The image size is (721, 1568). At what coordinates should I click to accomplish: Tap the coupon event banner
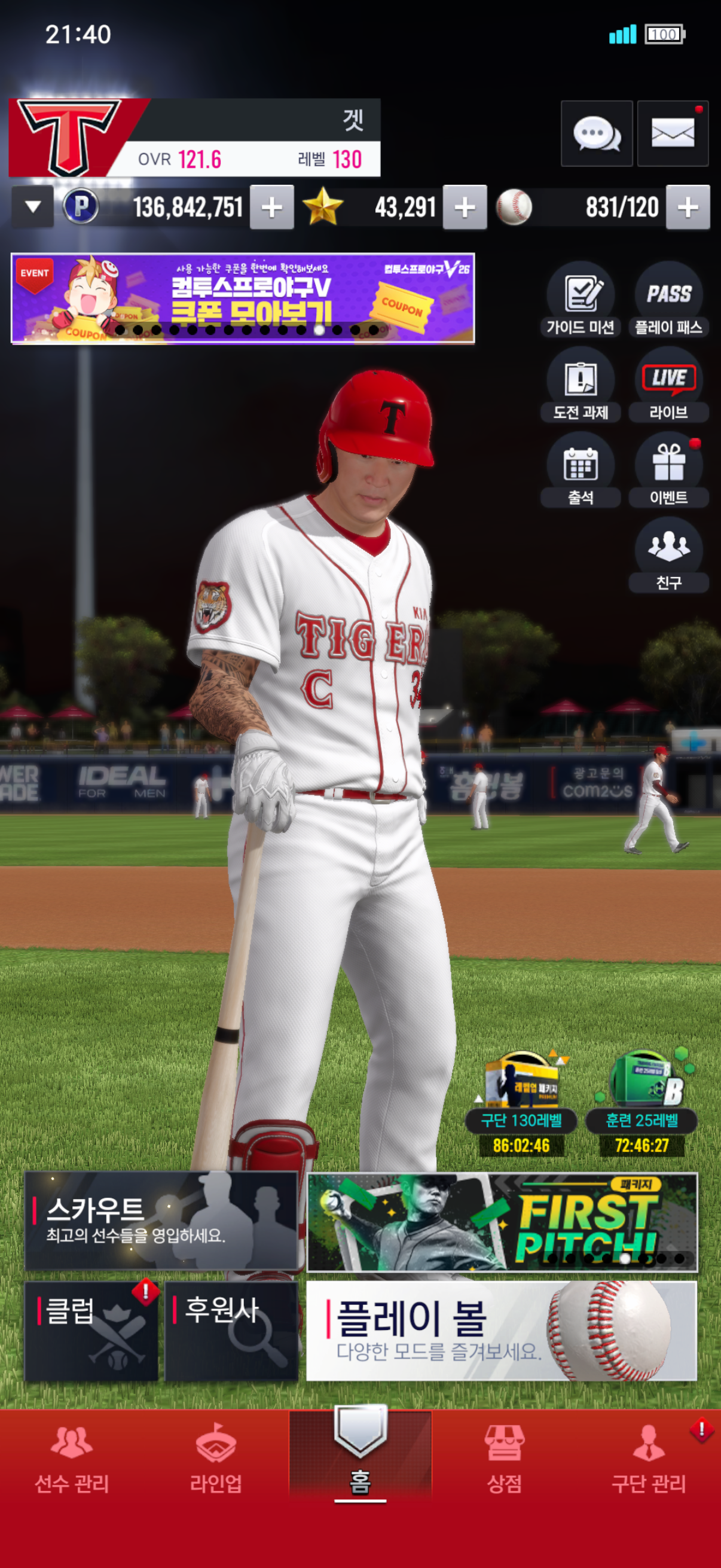(x=243, y=298)
